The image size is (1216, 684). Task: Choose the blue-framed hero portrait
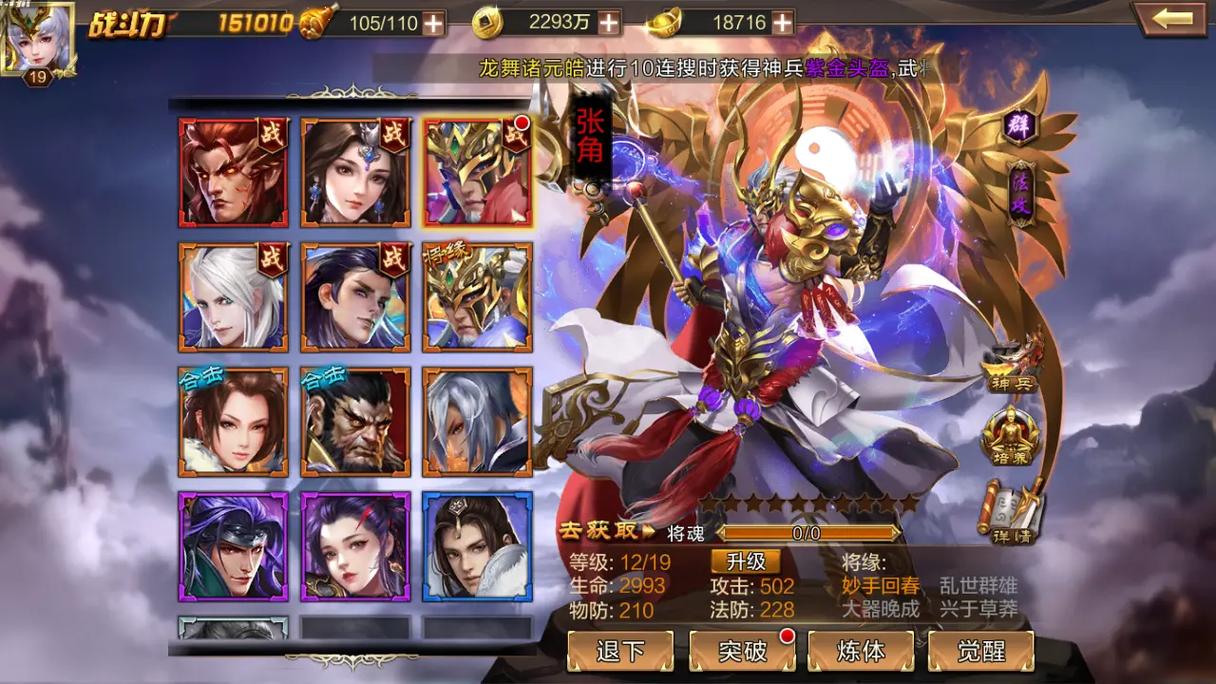pos(476,546)
